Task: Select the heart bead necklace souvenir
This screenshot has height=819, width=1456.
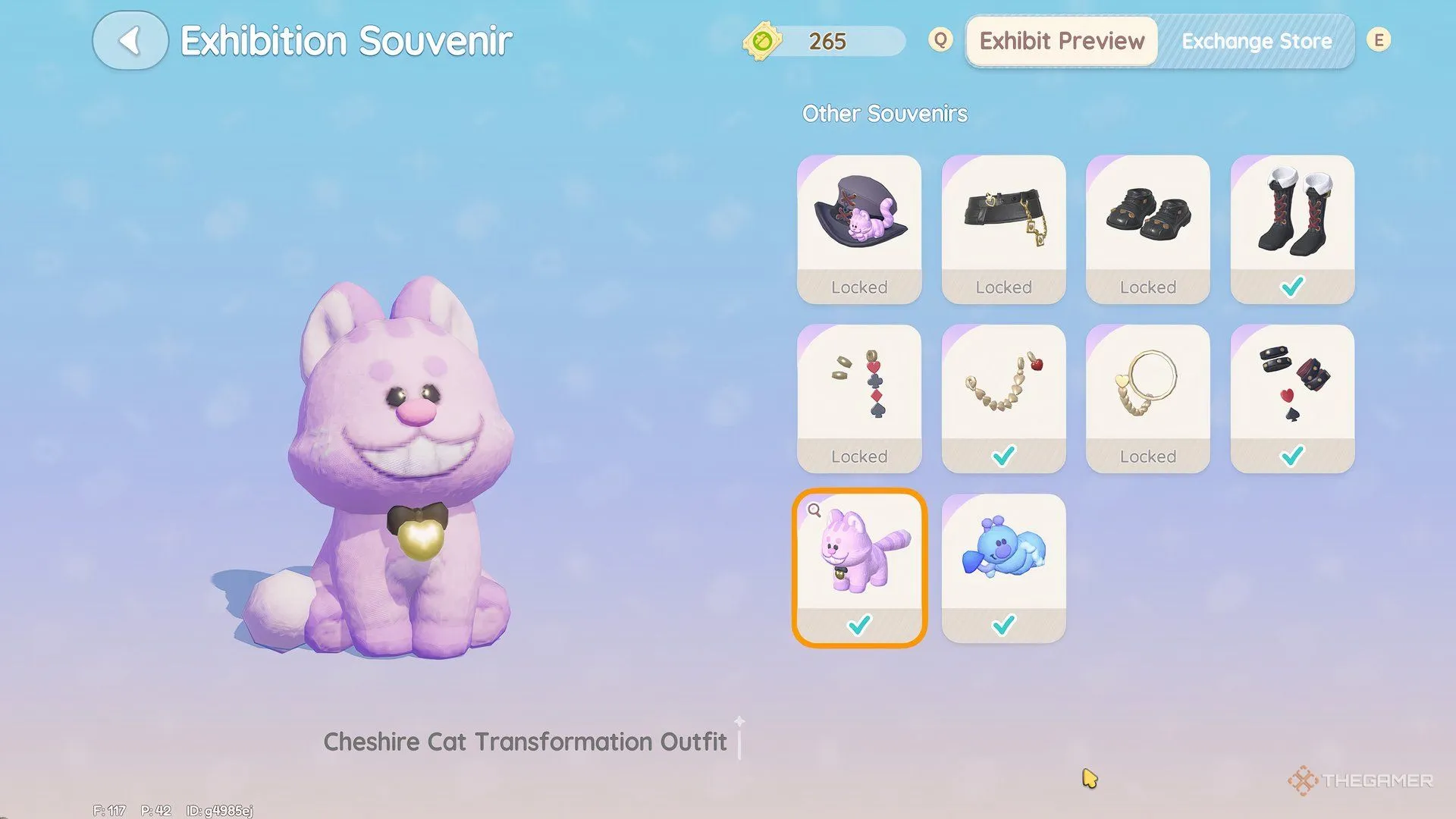Action: pos(1003,398)
